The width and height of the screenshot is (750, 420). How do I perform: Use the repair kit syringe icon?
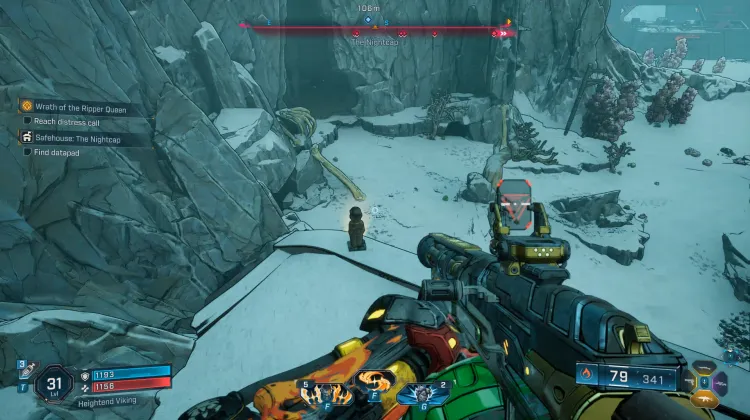(x=21, y=372)
